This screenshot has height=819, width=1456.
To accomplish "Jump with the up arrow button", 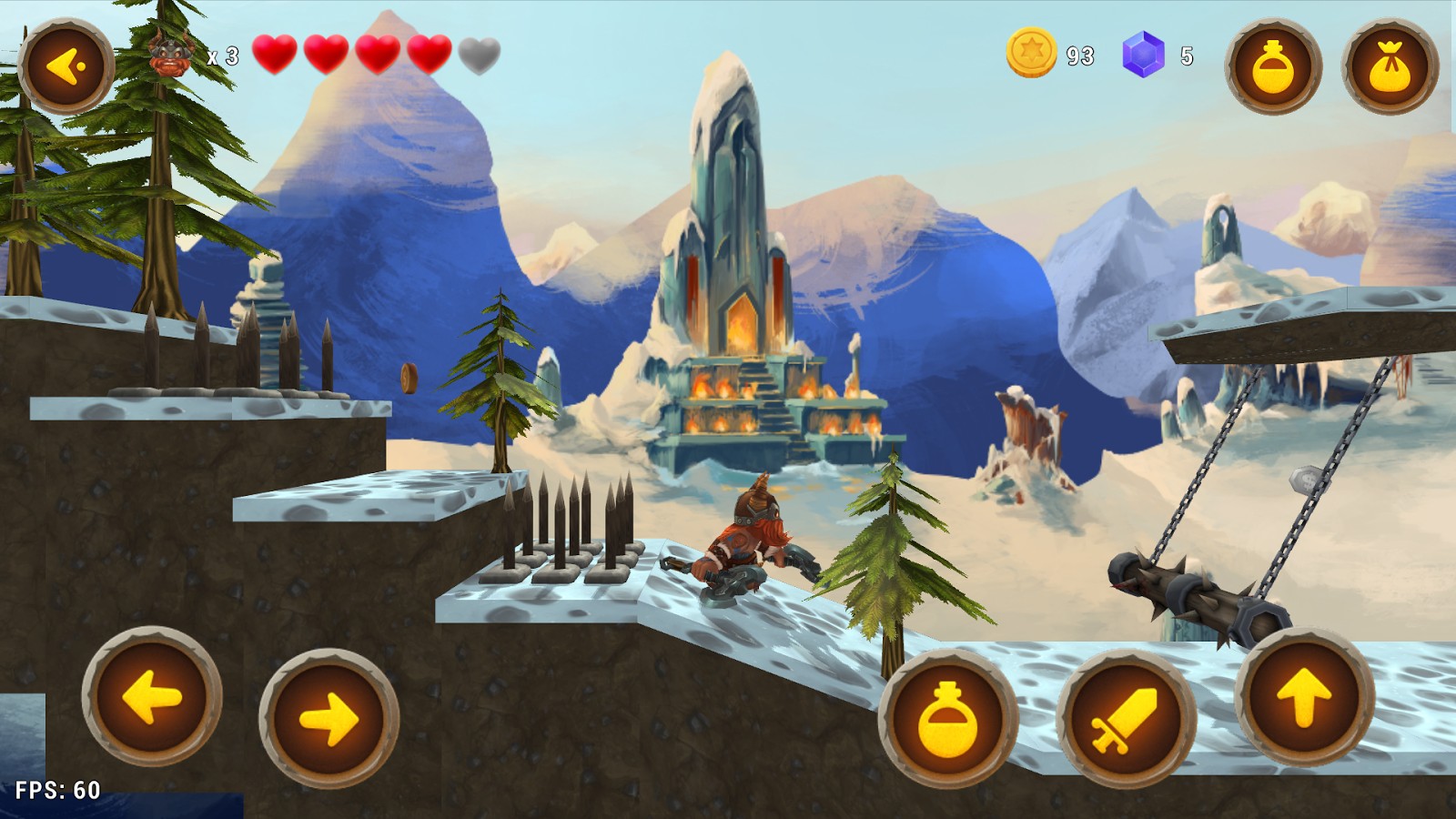I will pos(1304,697).
